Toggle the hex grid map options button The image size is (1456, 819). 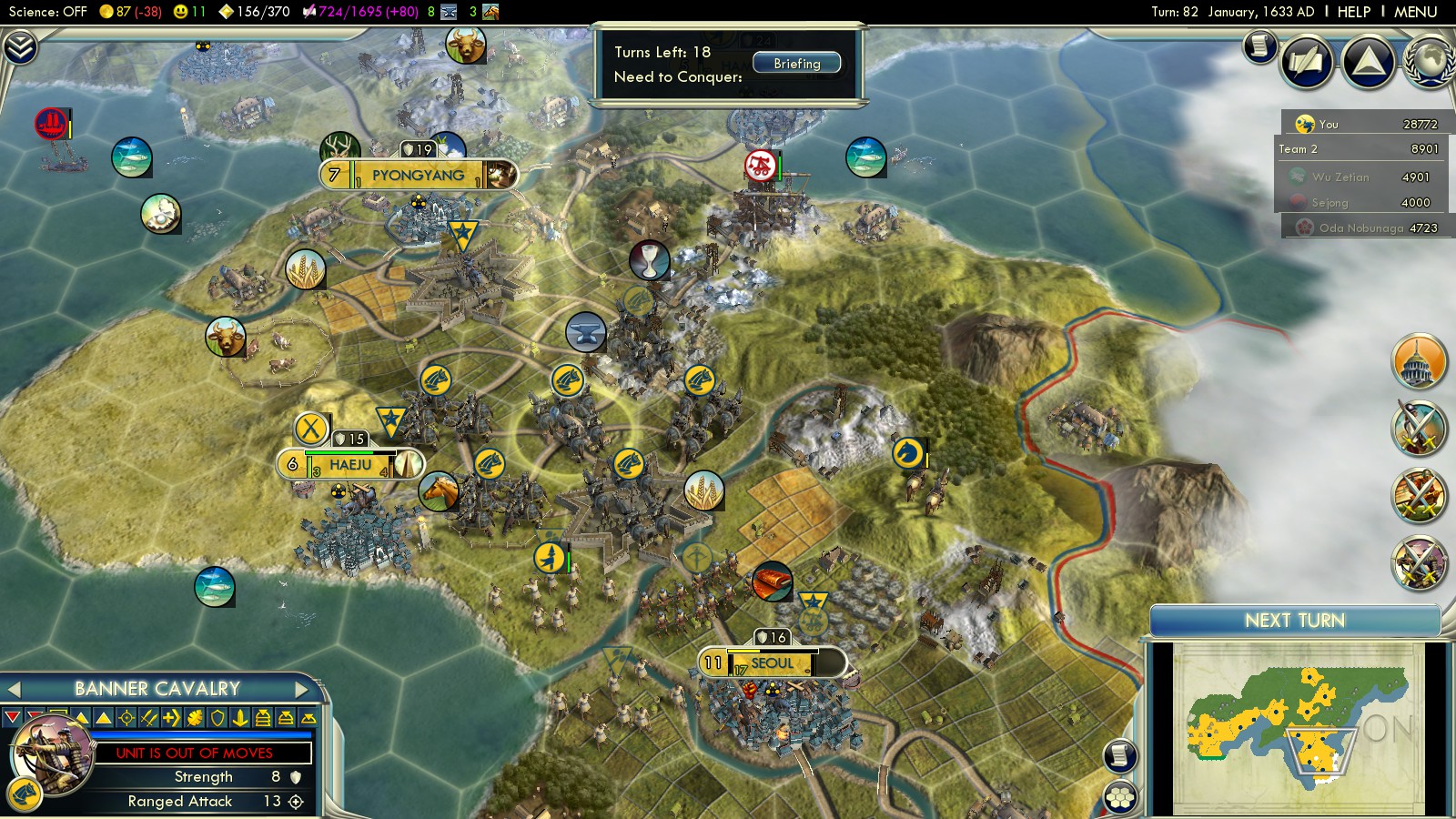pos(1120,797)
